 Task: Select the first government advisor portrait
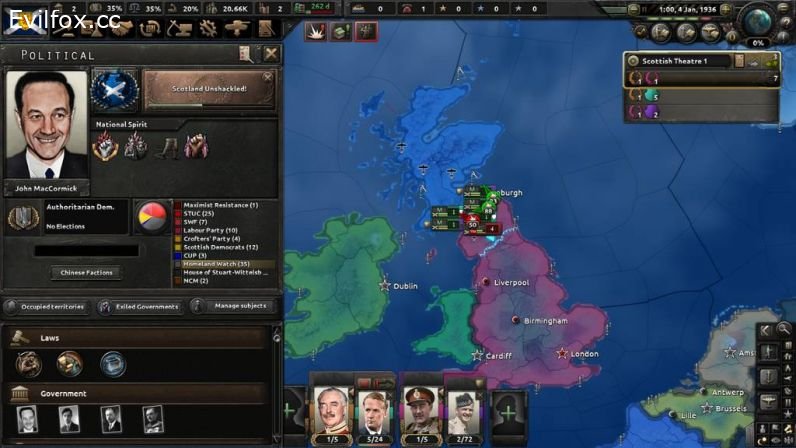[27, 418]
